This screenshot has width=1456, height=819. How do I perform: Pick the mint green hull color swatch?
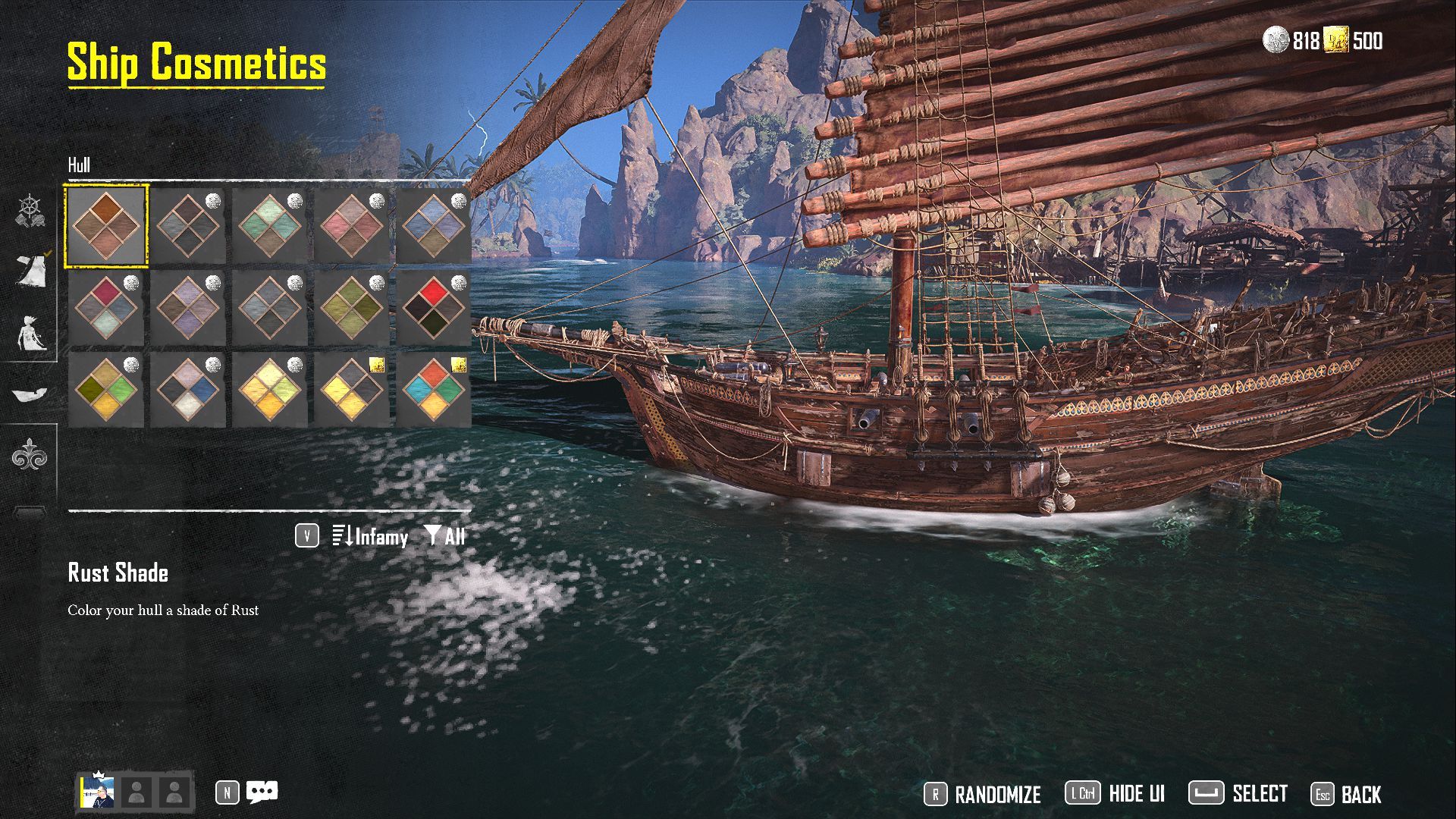pyautogui.click(x=270, y=225)
